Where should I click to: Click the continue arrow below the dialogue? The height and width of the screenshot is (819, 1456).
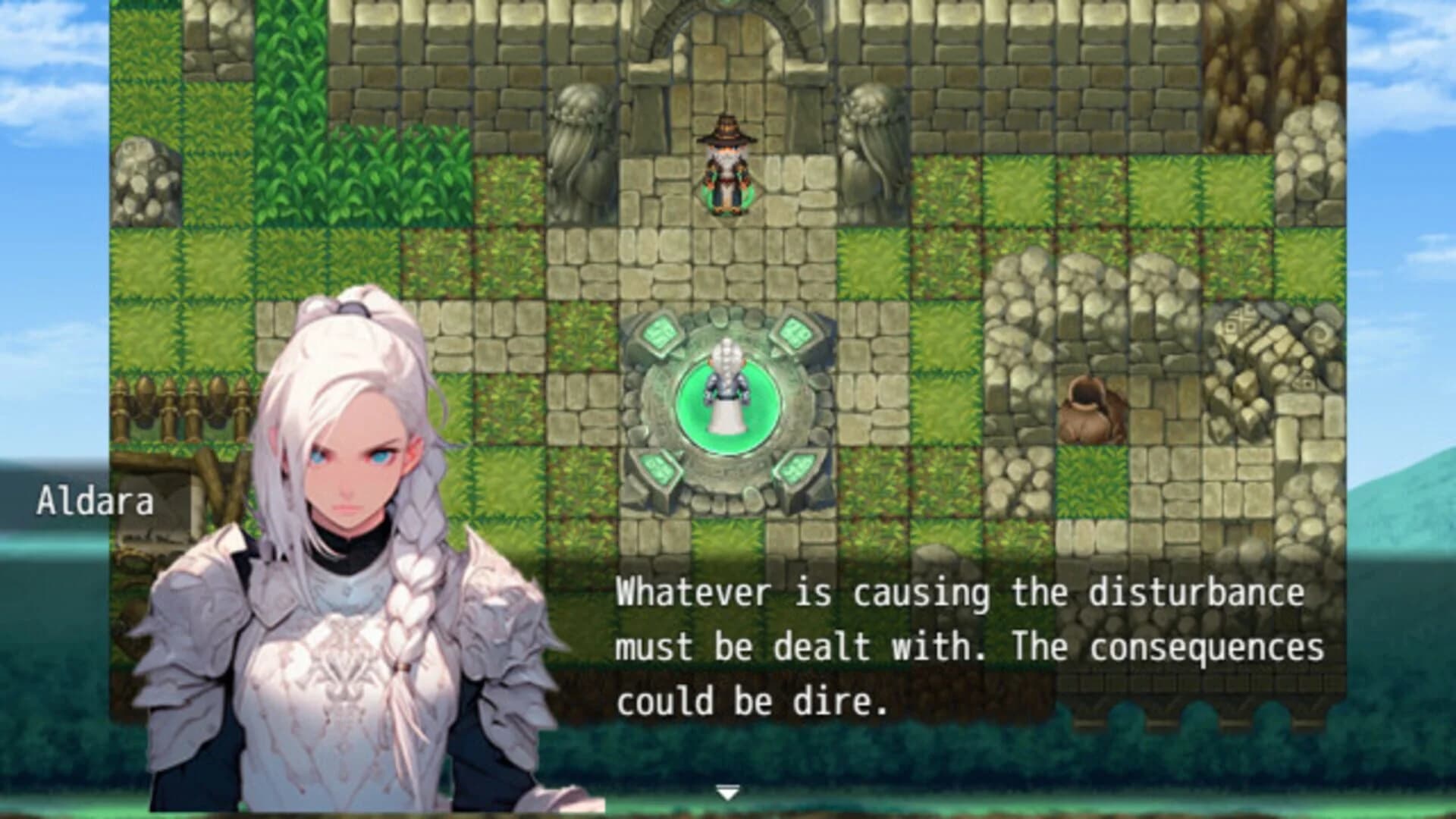pyautogui.click(x=726, y=790)
